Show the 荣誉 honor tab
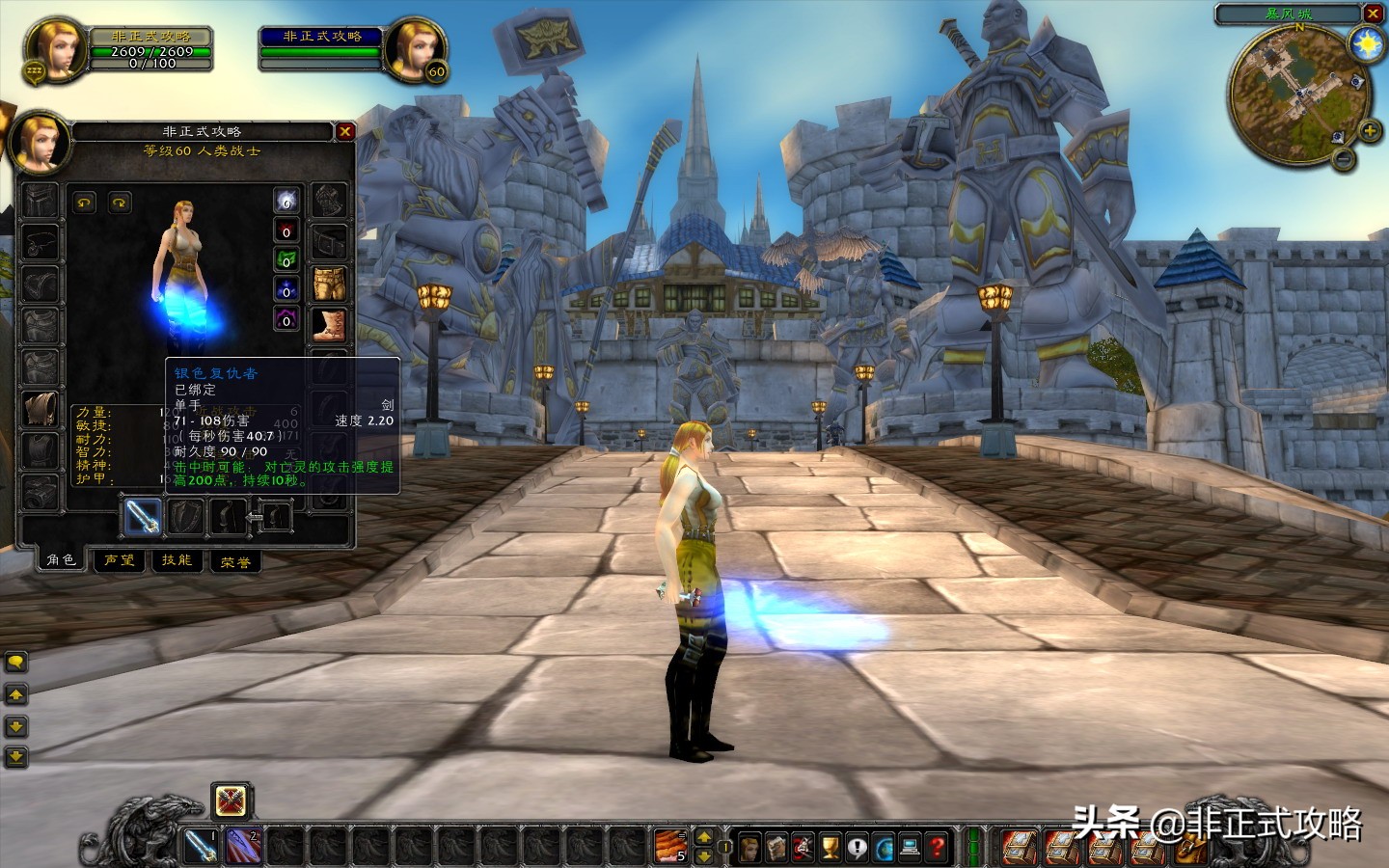Image resolution: width=1389 pixels, height=868 pixels. 235,561
